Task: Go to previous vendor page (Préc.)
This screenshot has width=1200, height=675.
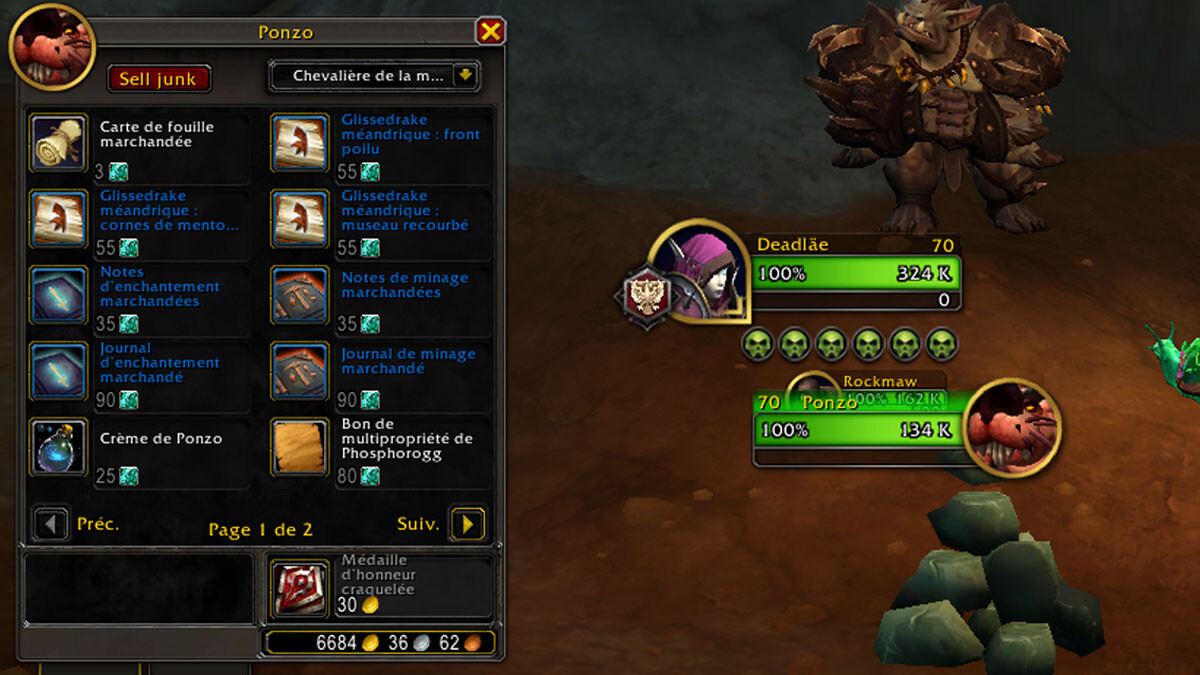Action: tap(51, 524)
